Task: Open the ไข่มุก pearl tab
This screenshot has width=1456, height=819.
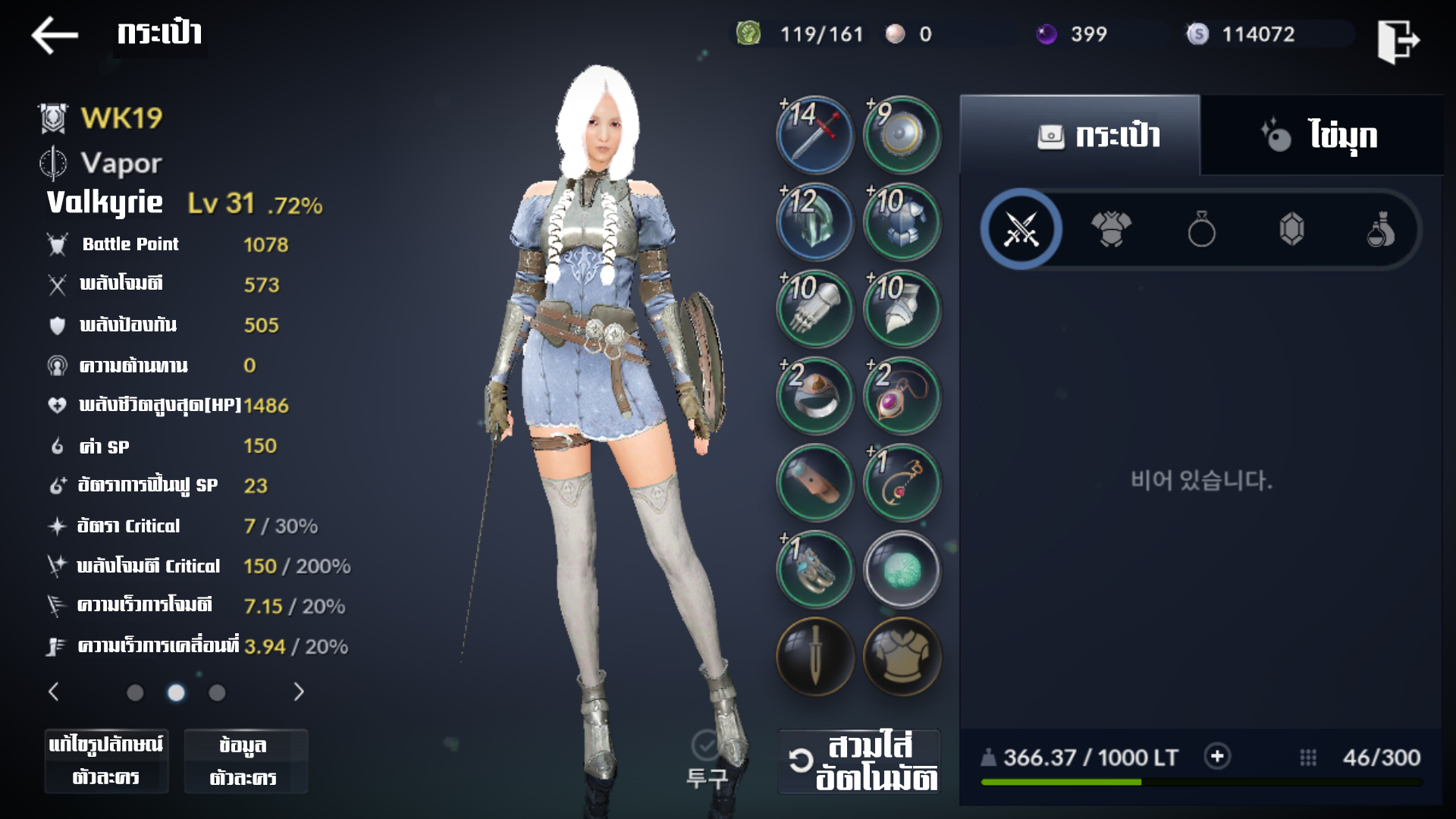Action: (x=1321, y=136)
